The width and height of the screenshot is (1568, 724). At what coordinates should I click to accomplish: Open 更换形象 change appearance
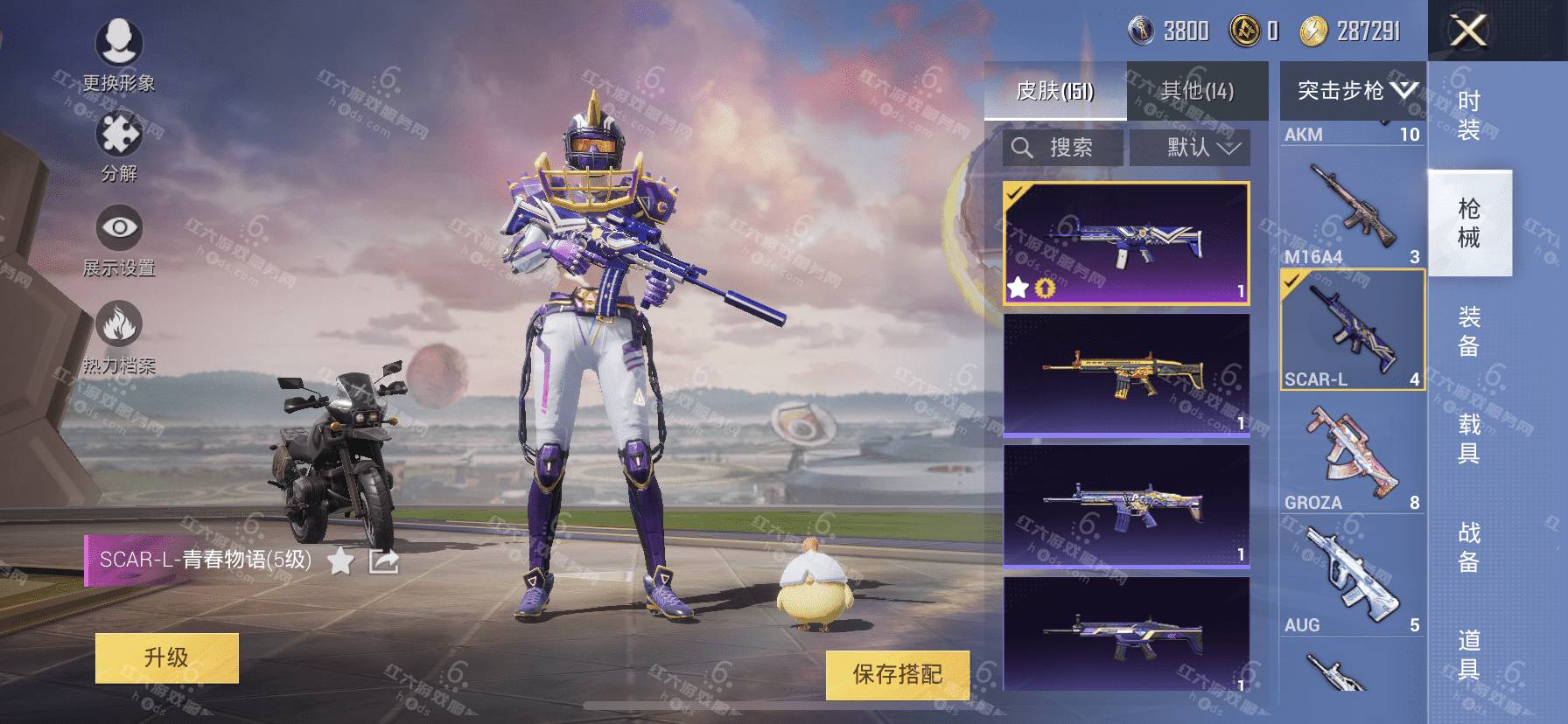(x=119, y=53)
